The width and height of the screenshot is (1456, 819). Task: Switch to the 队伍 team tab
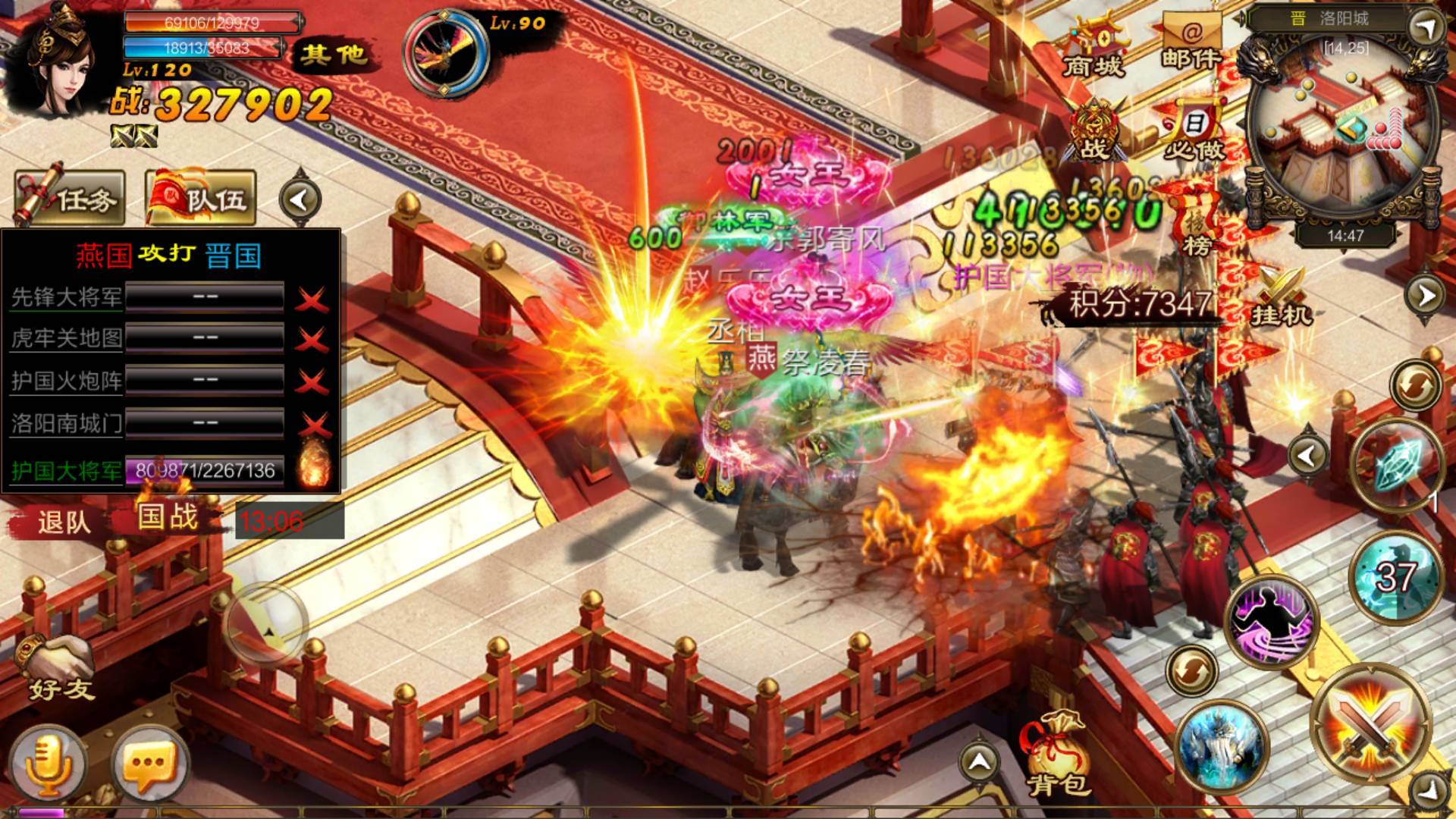click(x=201, y=199)
